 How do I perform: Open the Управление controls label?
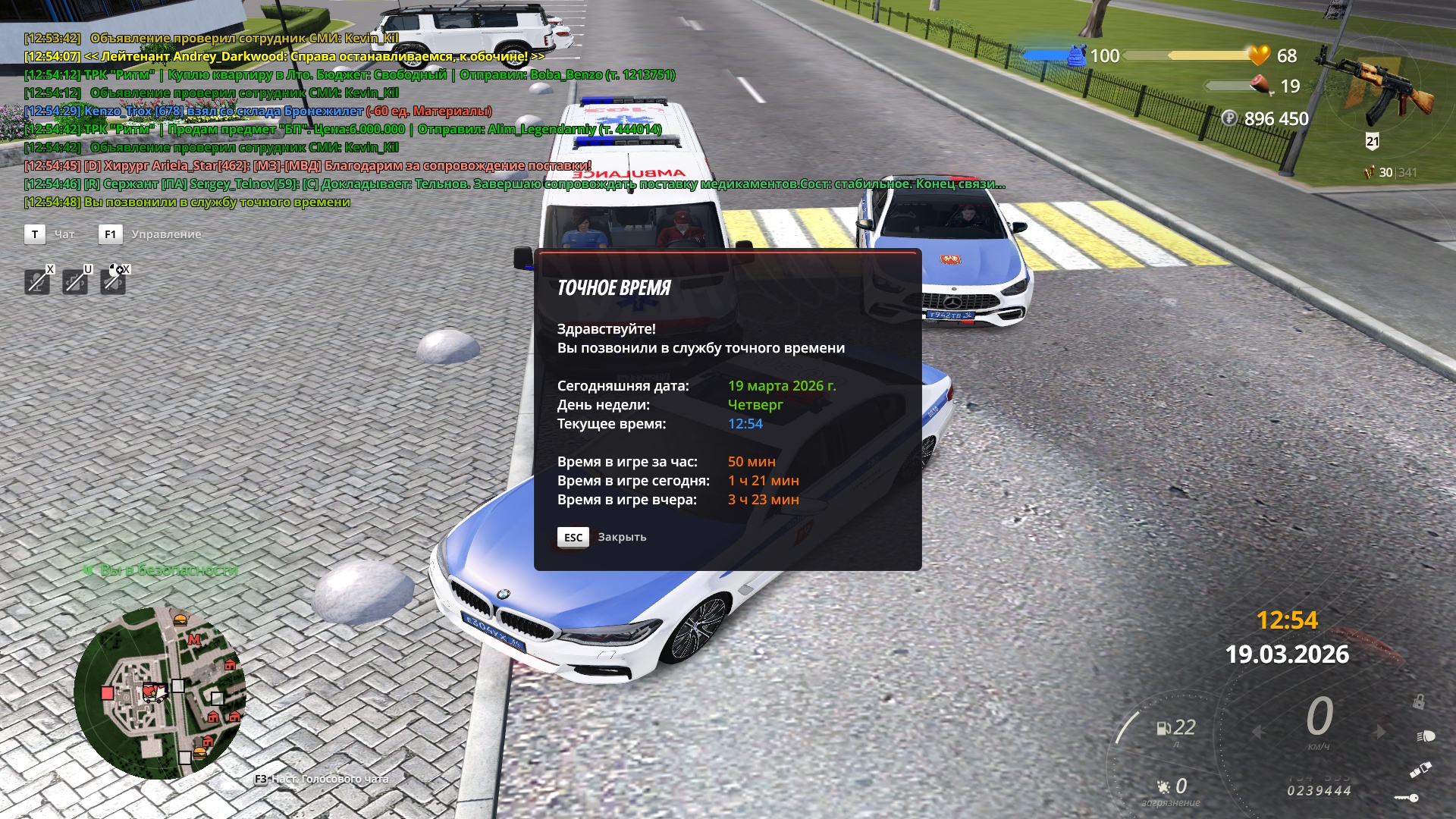tap(166, 234)
